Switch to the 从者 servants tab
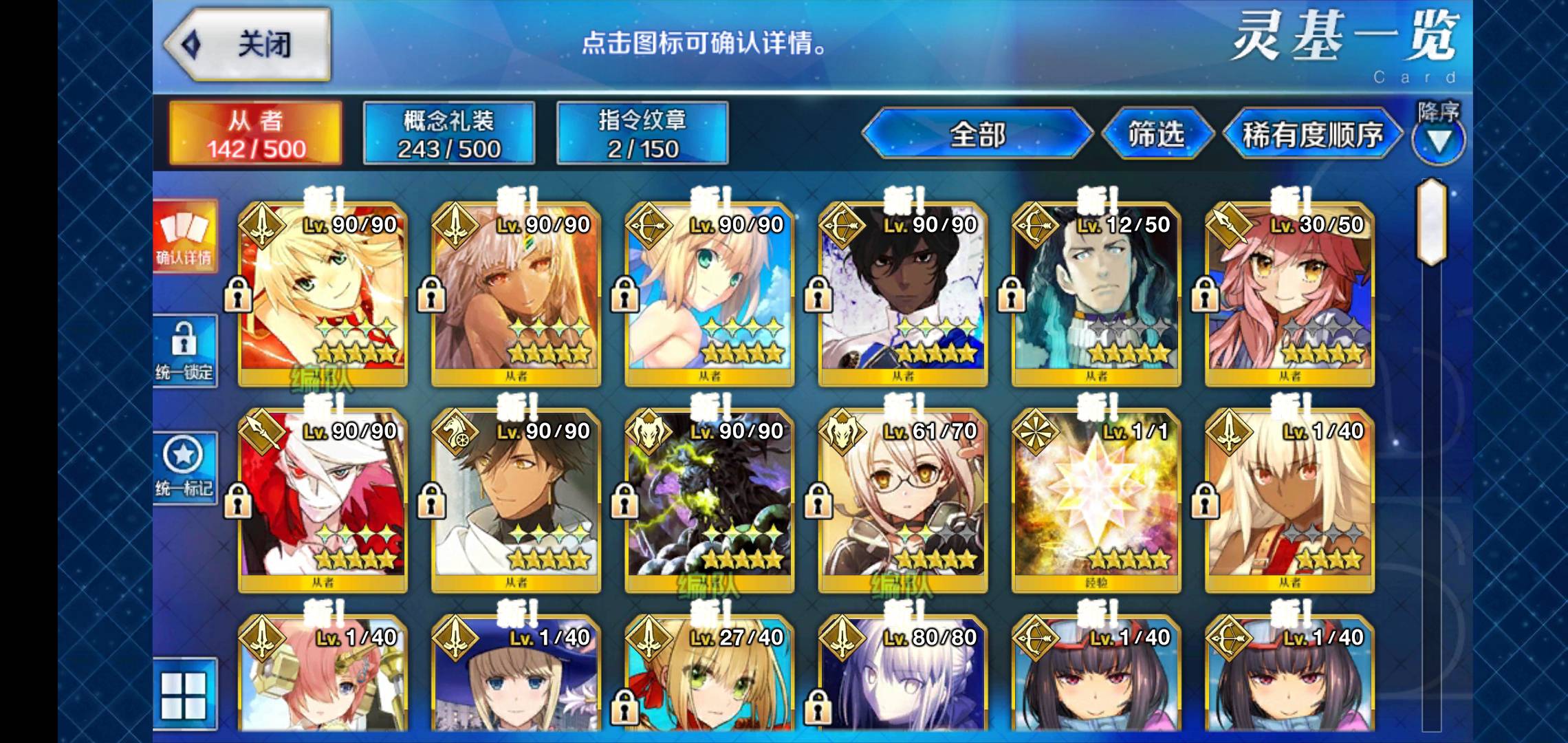 [255, 133]
